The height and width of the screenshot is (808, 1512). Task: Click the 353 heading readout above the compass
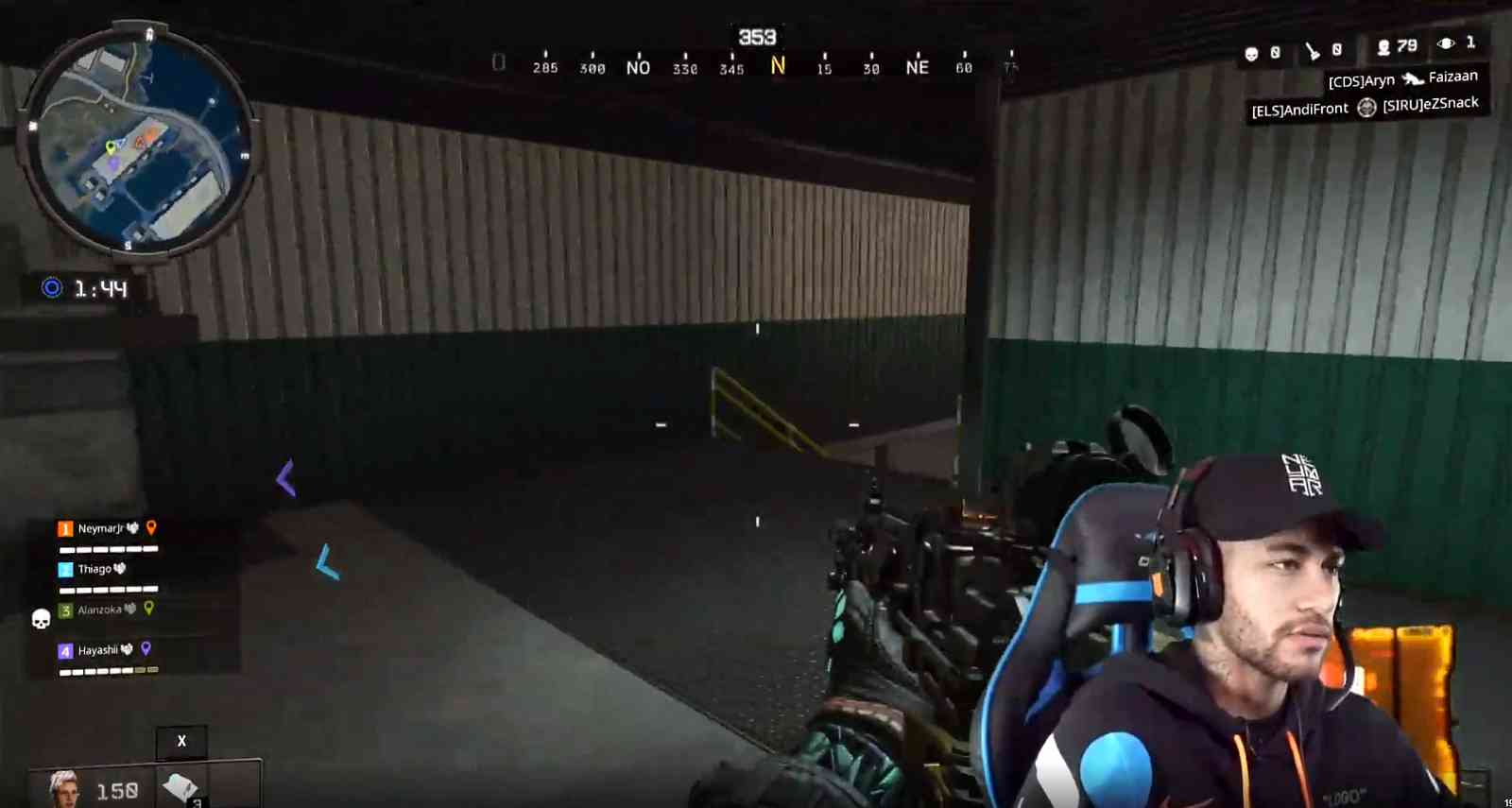pos(759,36)
